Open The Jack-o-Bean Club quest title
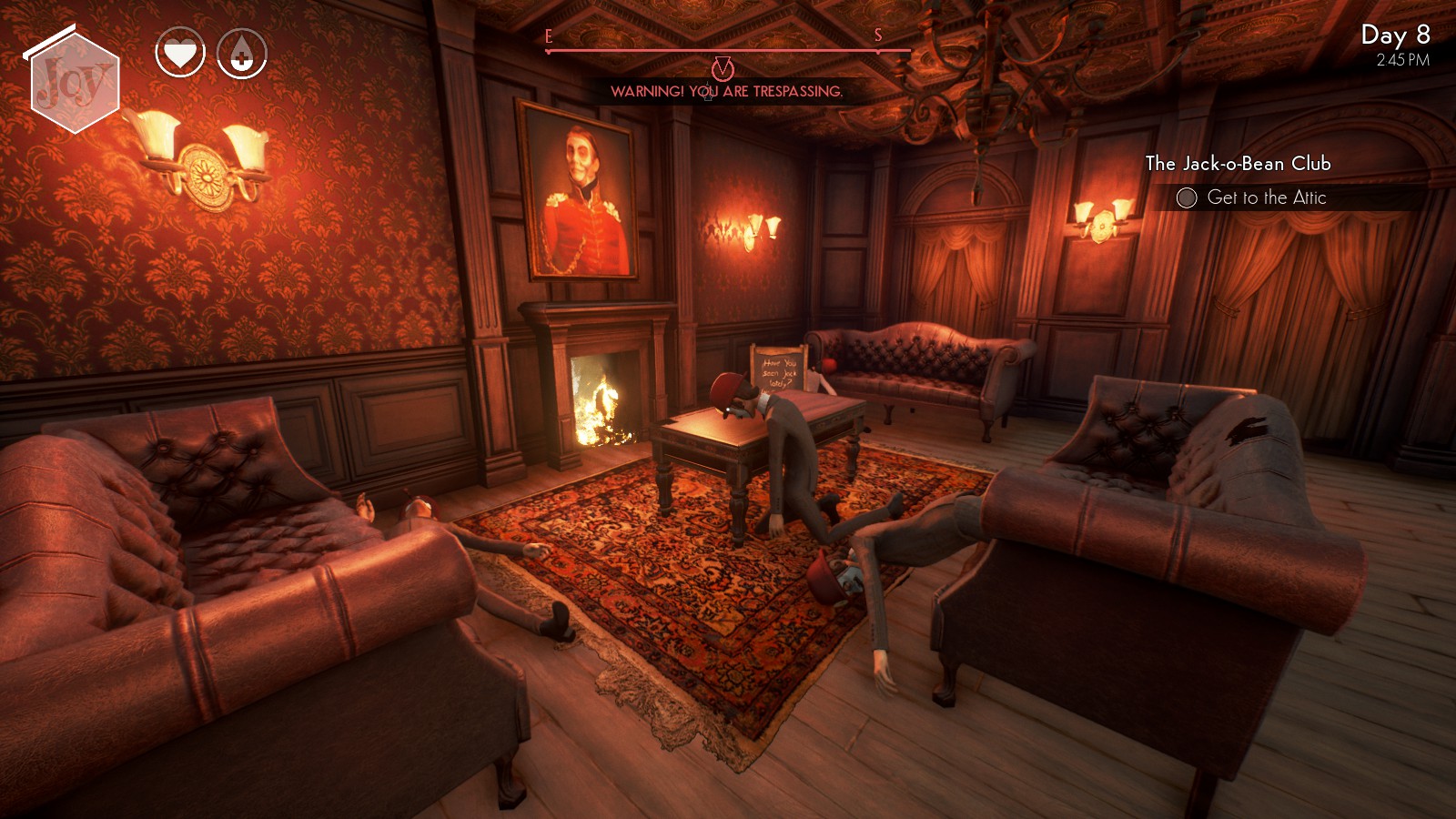 [1238, 164]
